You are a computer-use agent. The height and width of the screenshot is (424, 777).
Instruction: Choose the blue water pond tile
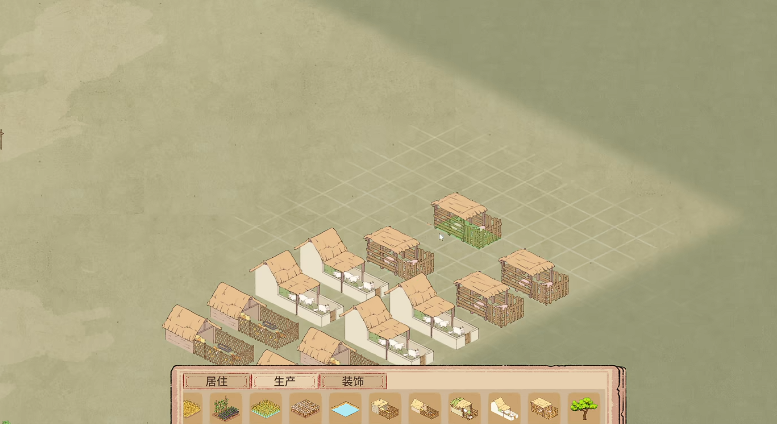[x=344, y=409]
